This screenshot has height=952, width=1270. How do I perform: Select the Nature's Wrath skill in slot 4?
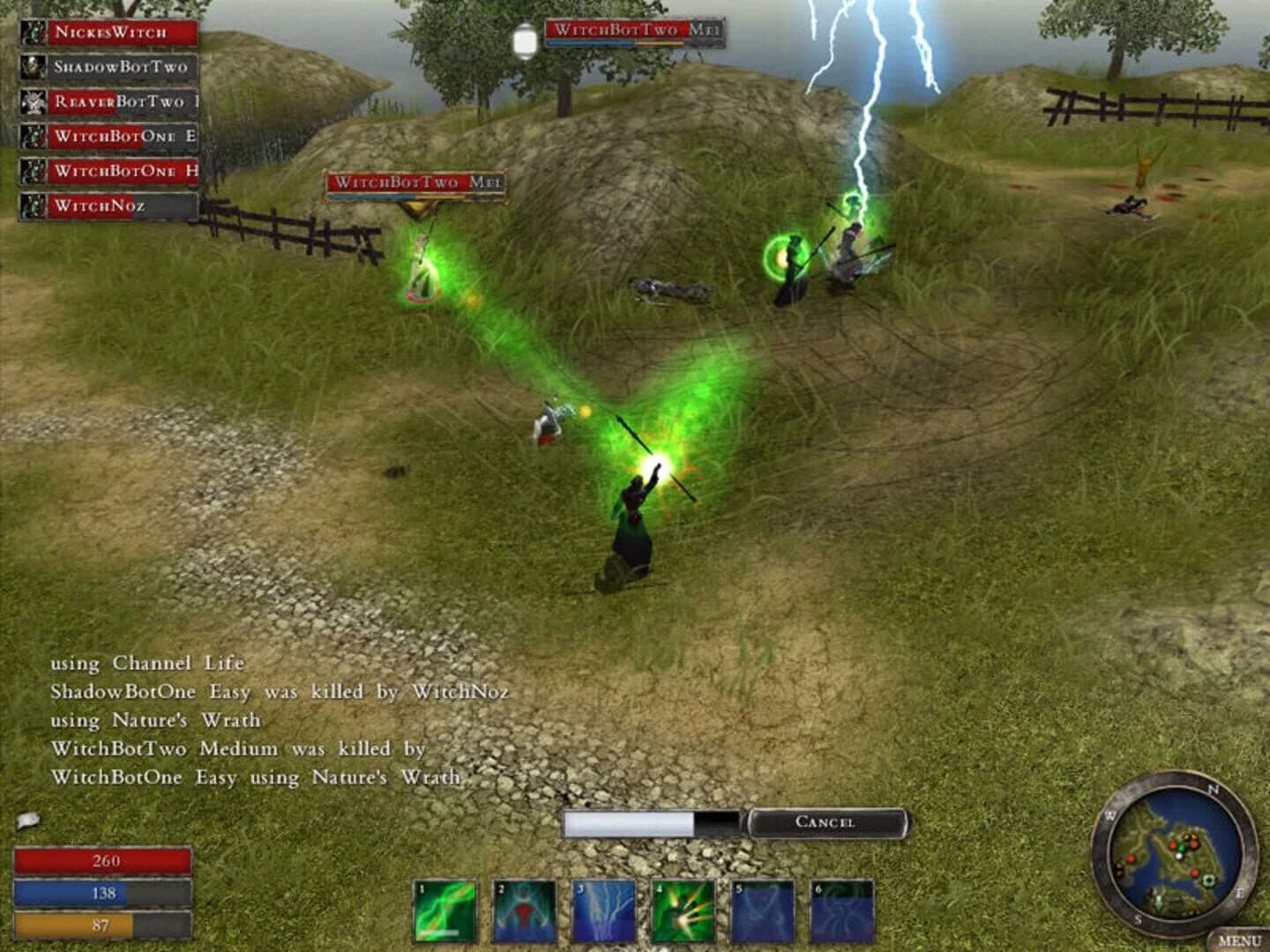tap(681, 912)
